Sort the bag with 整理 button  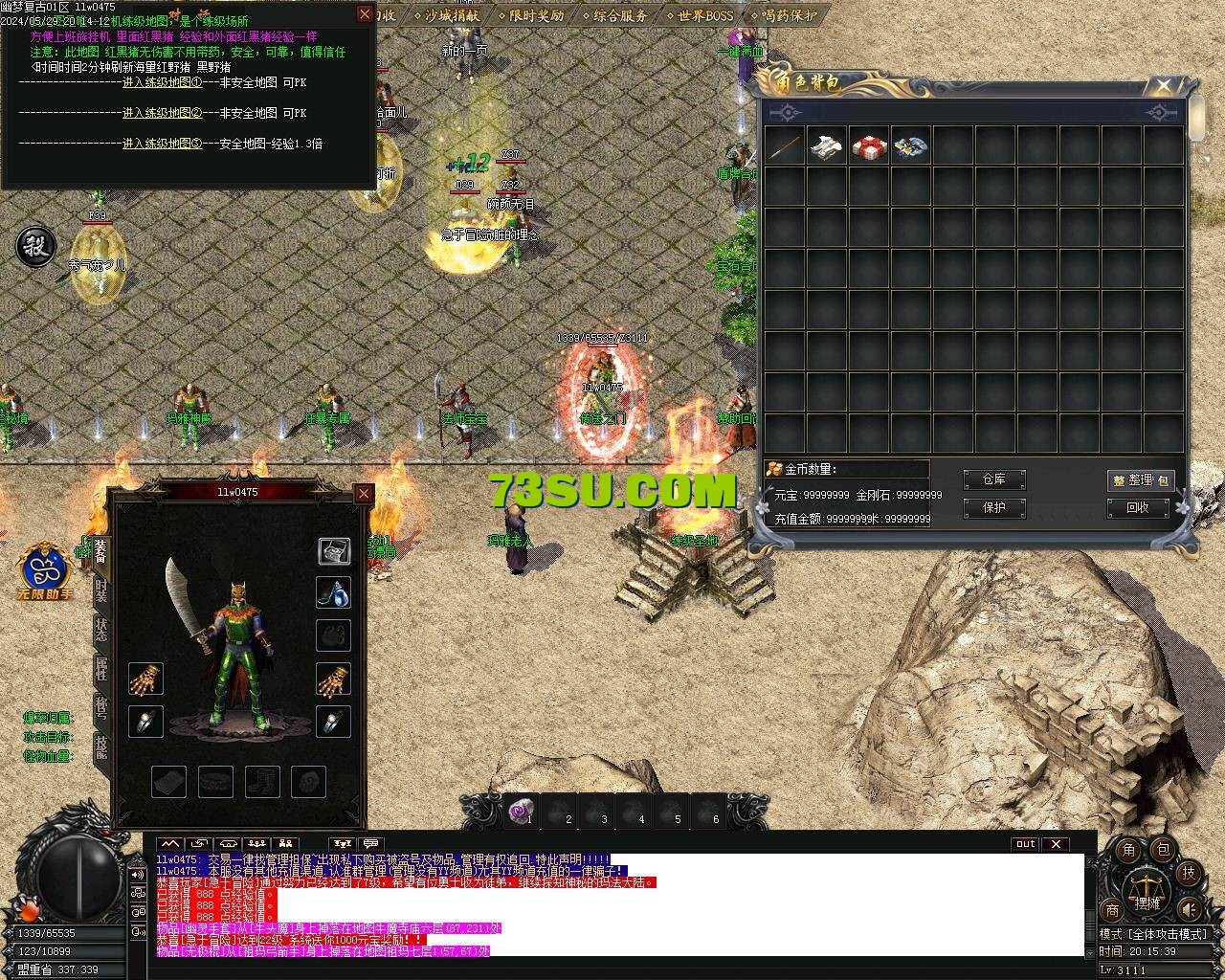point(1140,480)
